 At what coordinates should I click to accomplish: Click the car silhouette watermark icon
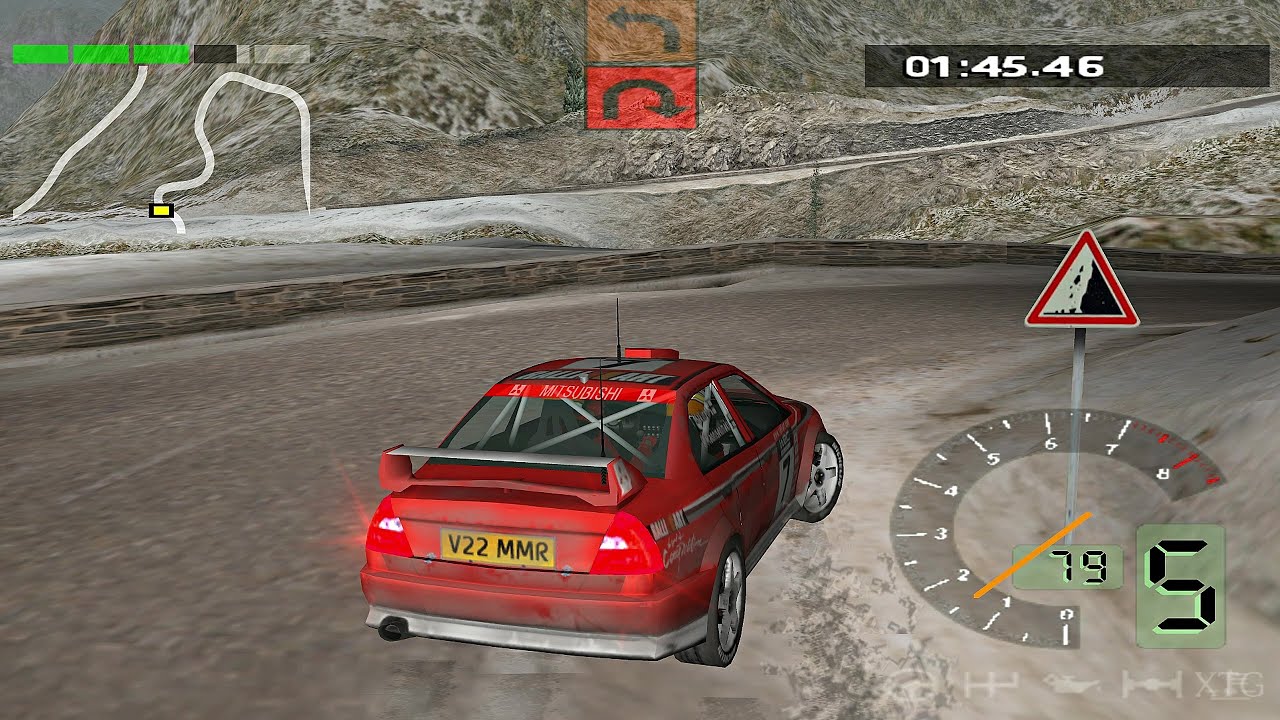1070,684
